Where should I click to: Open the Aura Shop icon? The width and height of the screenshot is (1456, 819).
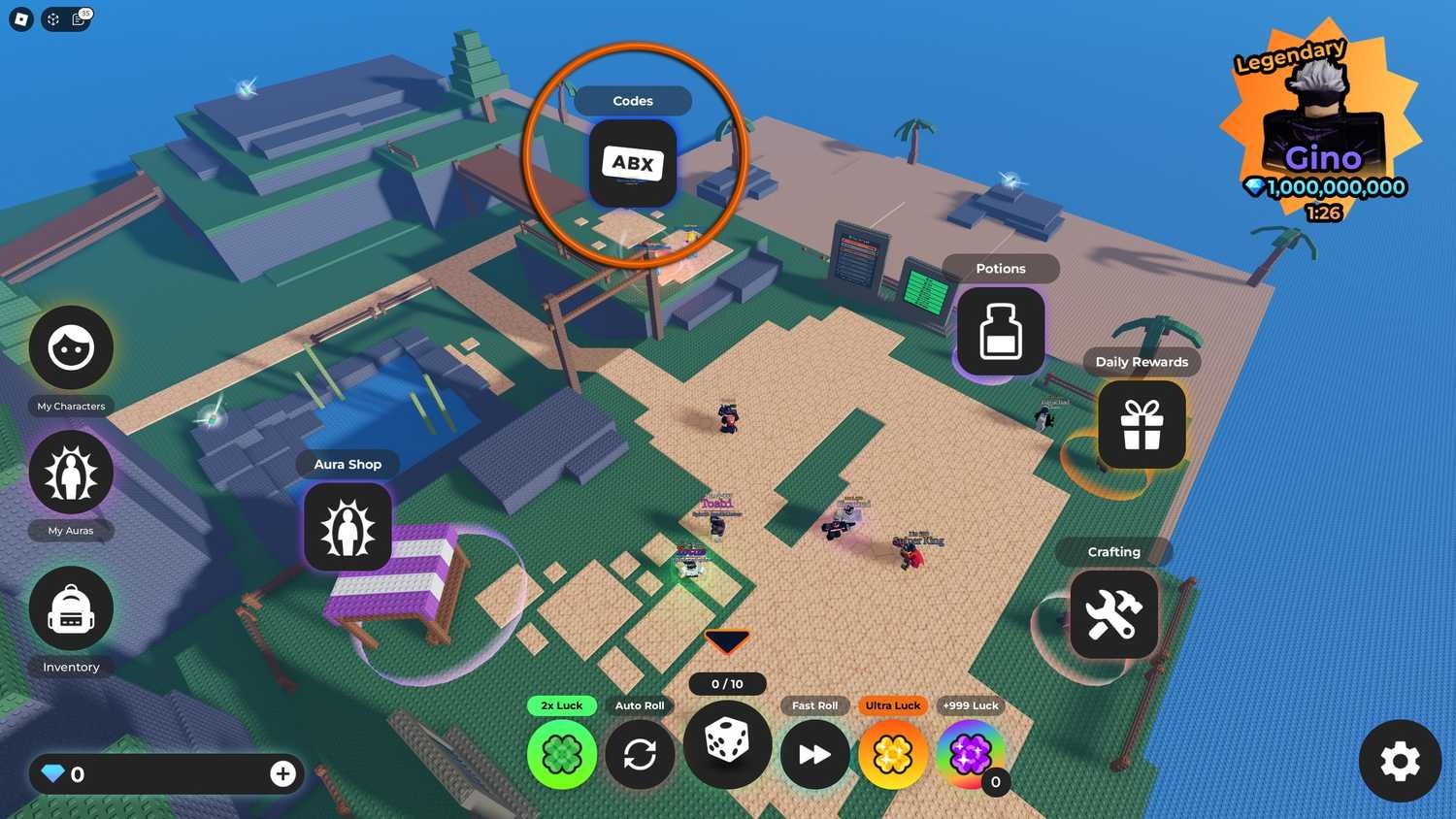pos(347,527)
